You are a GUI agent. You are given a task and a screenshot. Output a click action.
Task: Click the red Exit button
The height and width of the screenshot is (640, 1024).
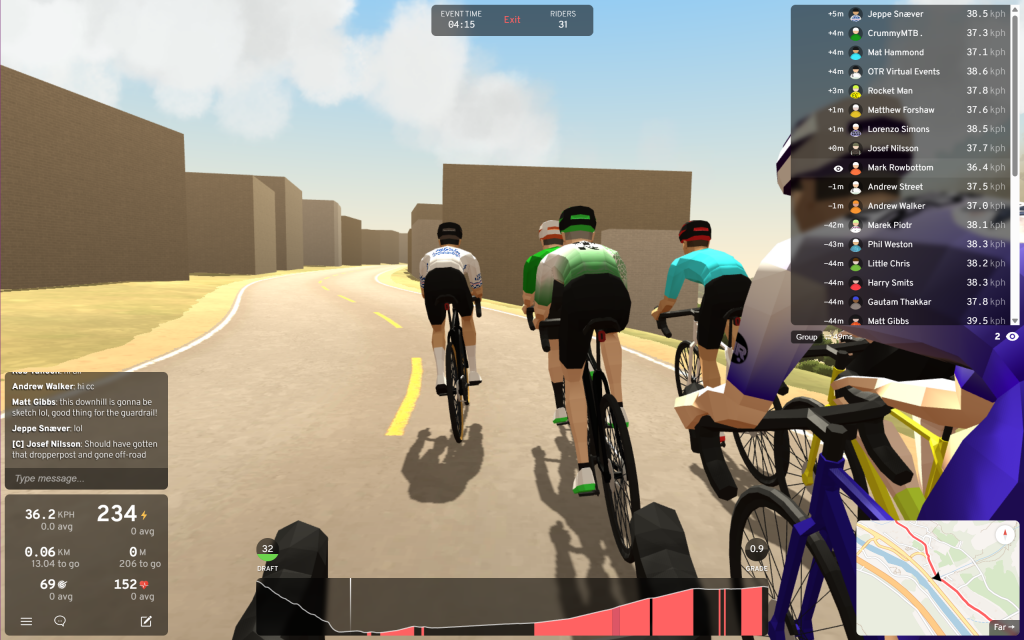pyautogui.click(x=512, y=20)
